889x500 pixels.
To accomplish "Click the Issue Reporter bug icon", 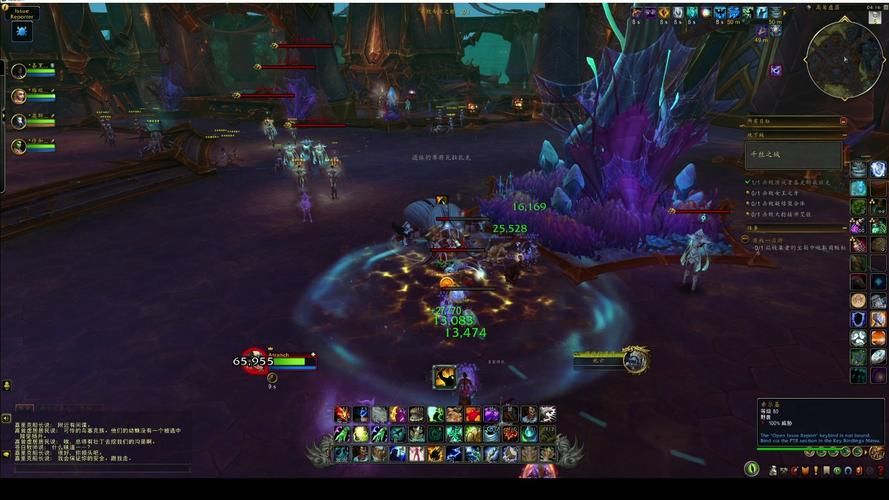I will tap(22, 31).
